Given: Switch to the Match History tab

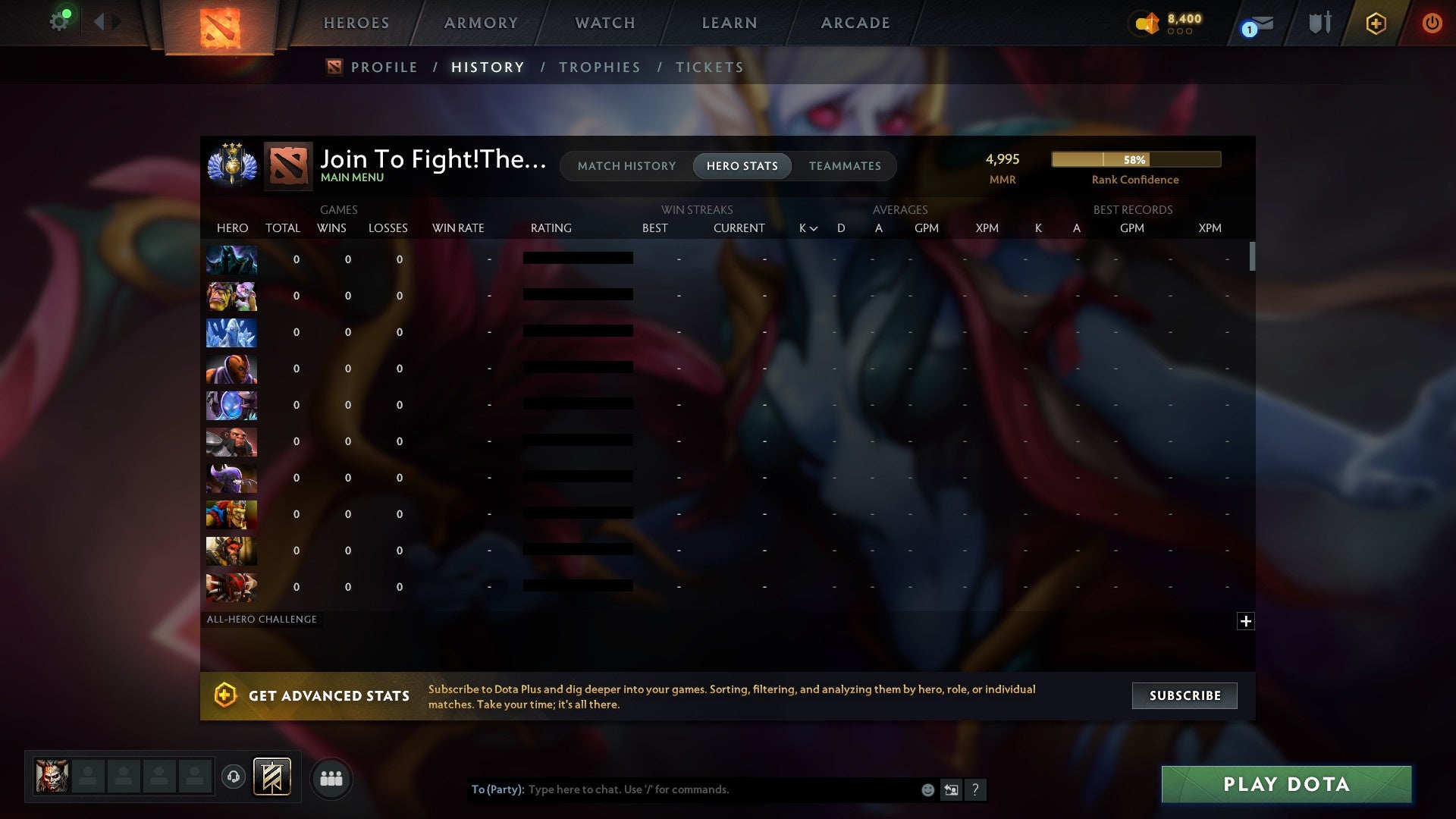Looking at the screenshot, I should [x=626, y=165].
